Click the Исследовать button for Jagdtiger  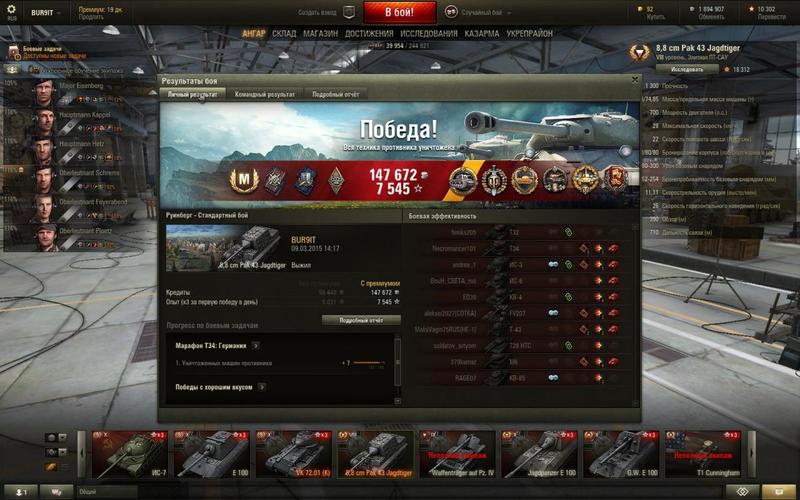click(687, 70)
